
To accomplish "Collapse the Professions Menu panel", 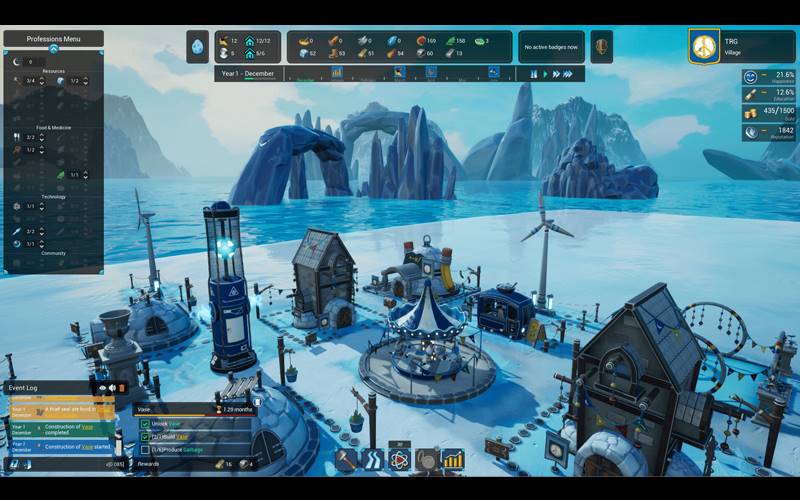I will (53, 48).
